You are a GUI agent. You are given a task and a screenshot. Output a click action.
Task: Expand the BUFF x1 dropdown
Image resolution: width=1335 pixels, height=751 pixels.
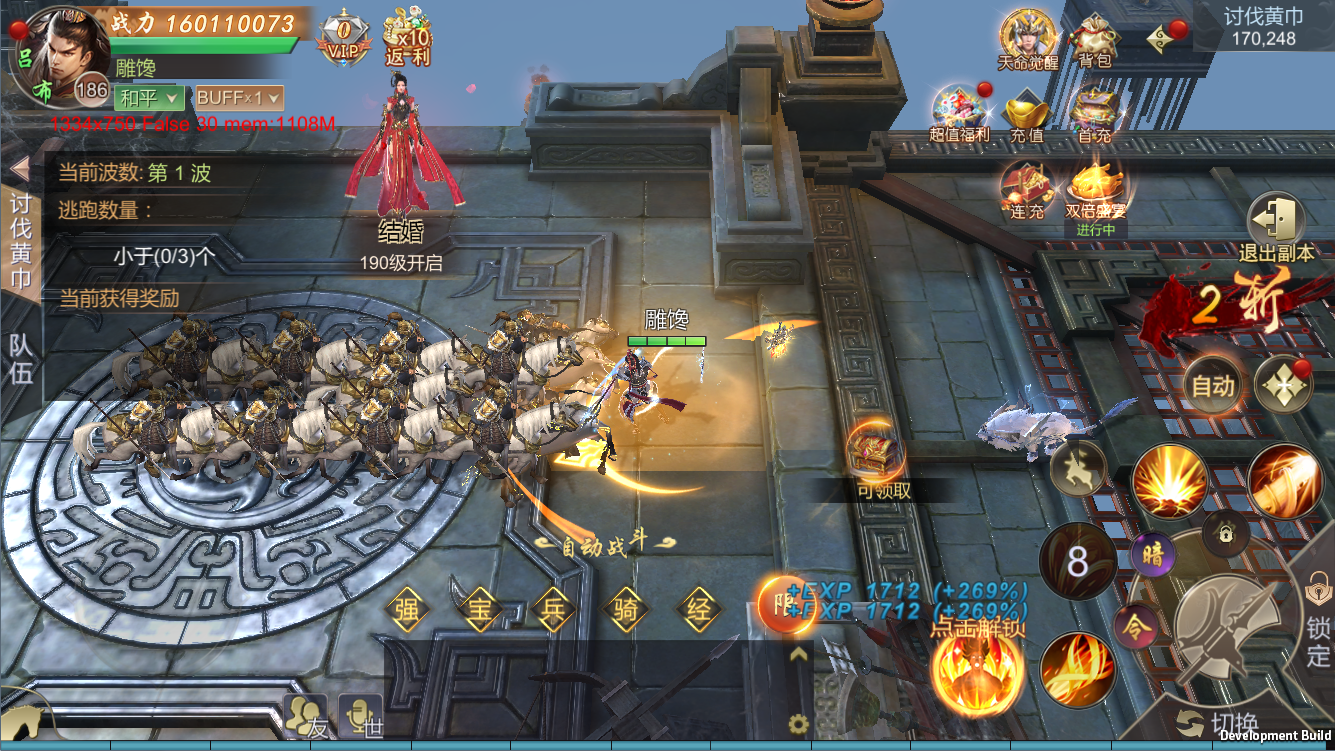click(x=239, y=98)
